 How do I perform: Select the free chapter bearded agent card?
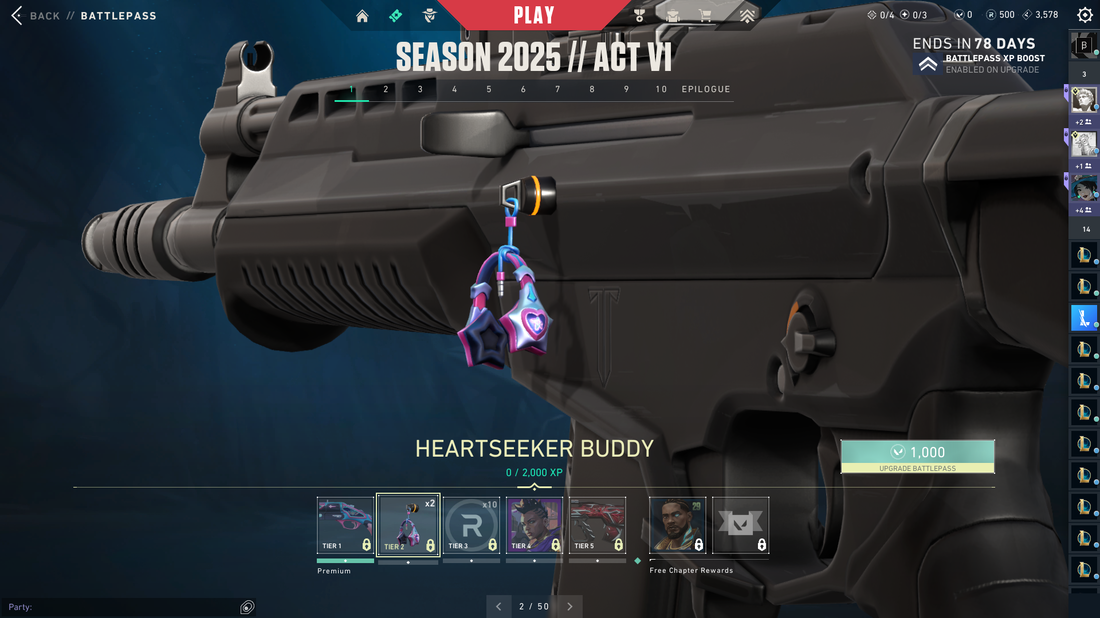point(677,525)
